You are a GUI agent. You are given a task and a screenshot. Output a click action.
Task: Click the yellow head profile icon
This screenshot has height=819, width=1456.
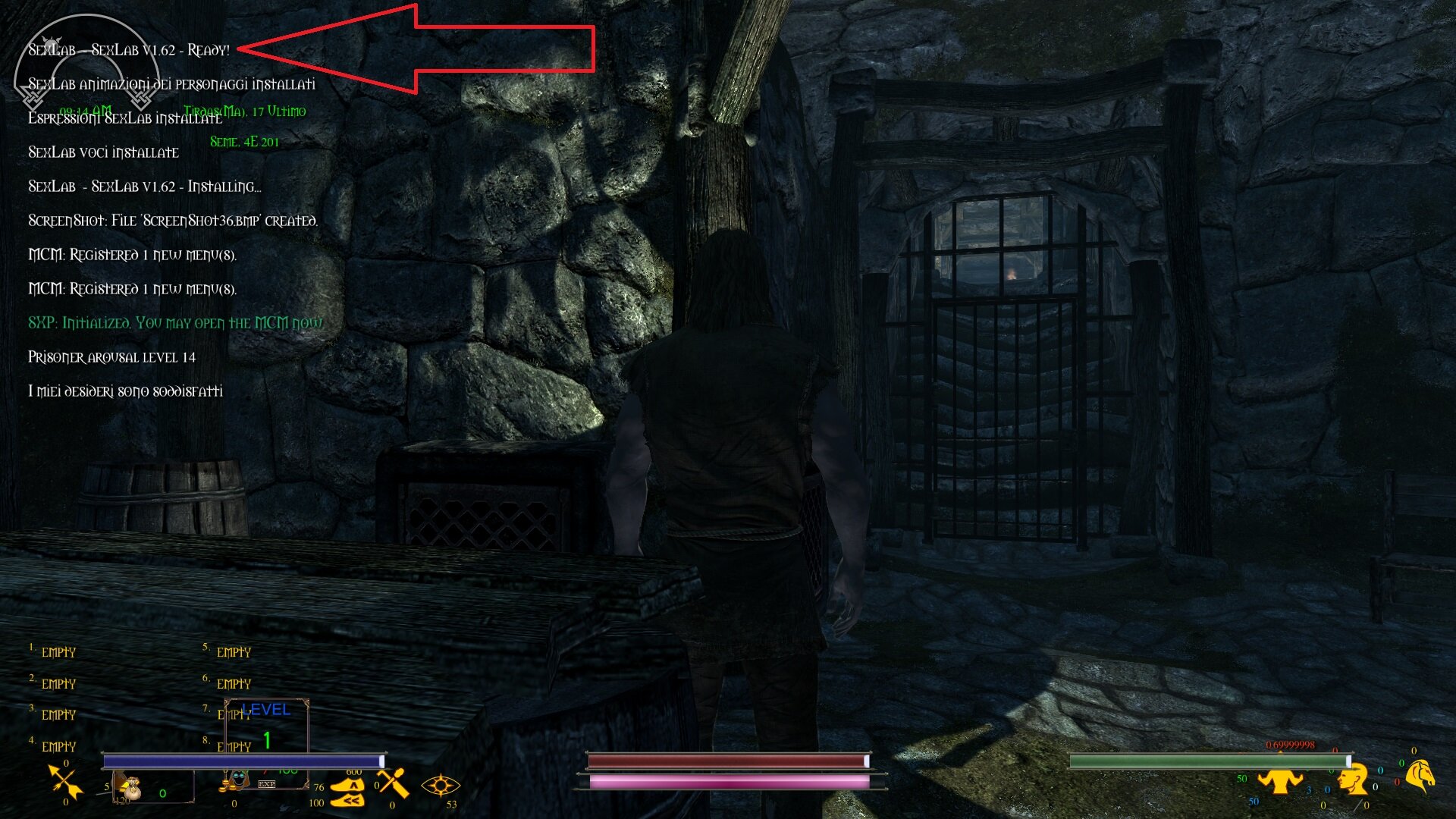(1355, 780)
